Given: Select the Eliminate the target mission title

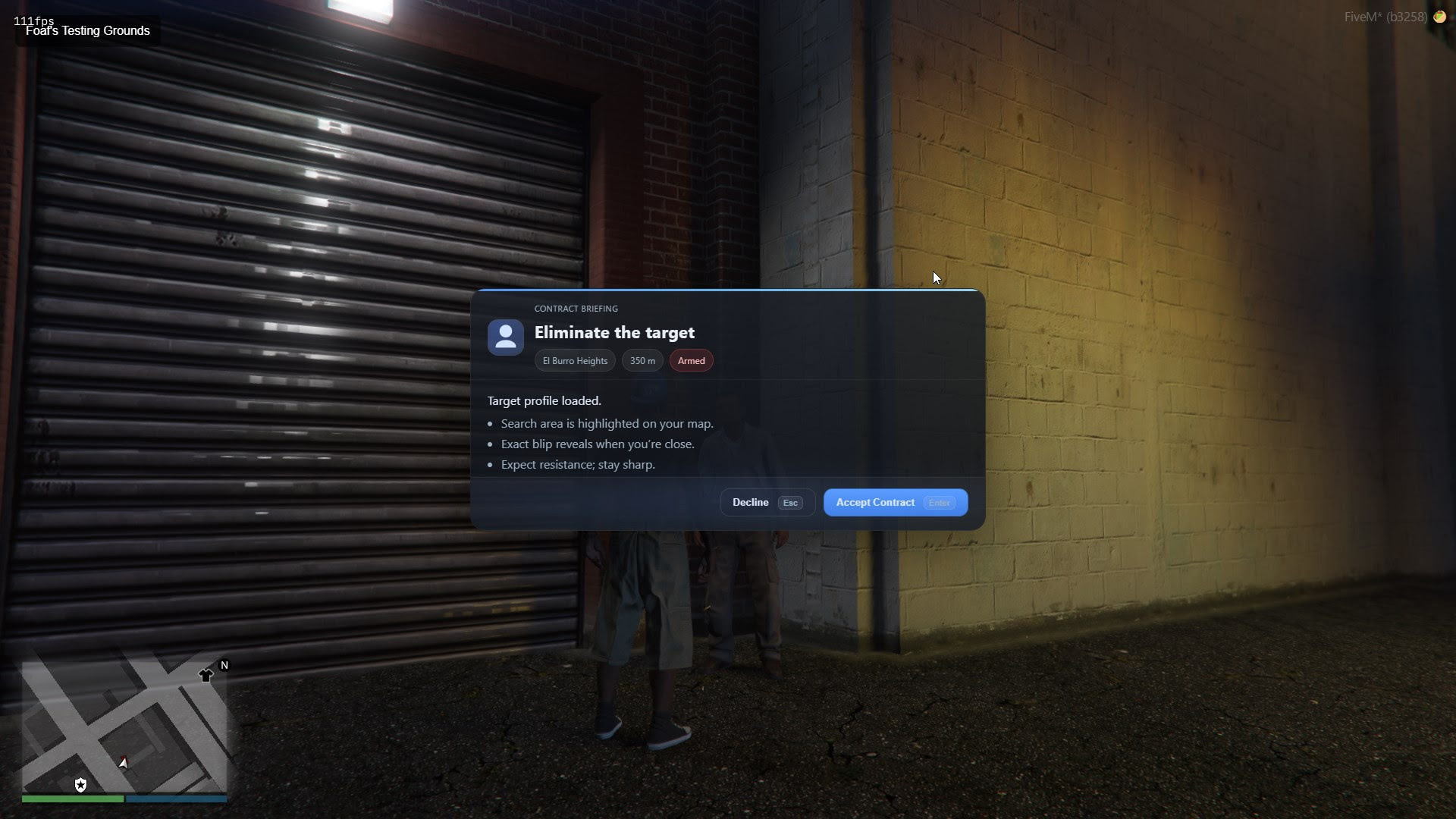Looking at the screenshot, I should 614,332.
